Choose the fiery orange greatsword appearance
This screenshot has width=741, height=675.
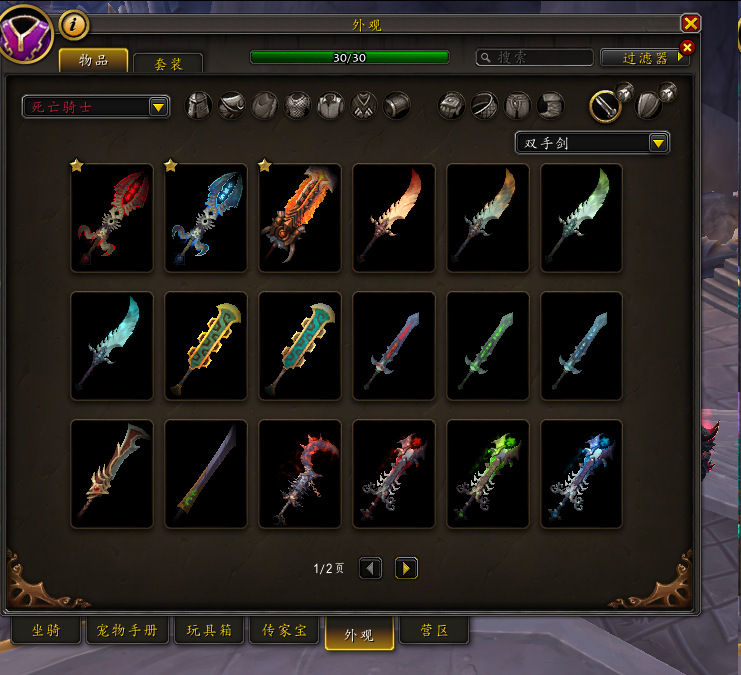(300, 218)
